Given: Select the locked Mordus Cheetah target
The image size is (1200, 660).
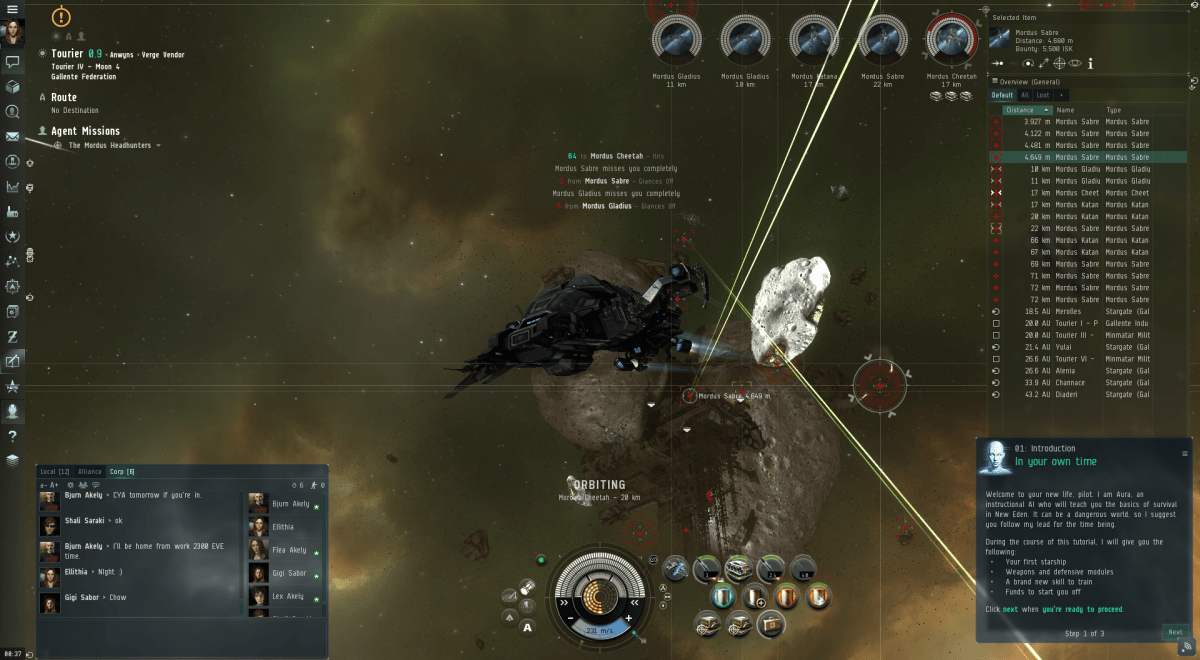Looking at the screenshot, I should [950, 41].
